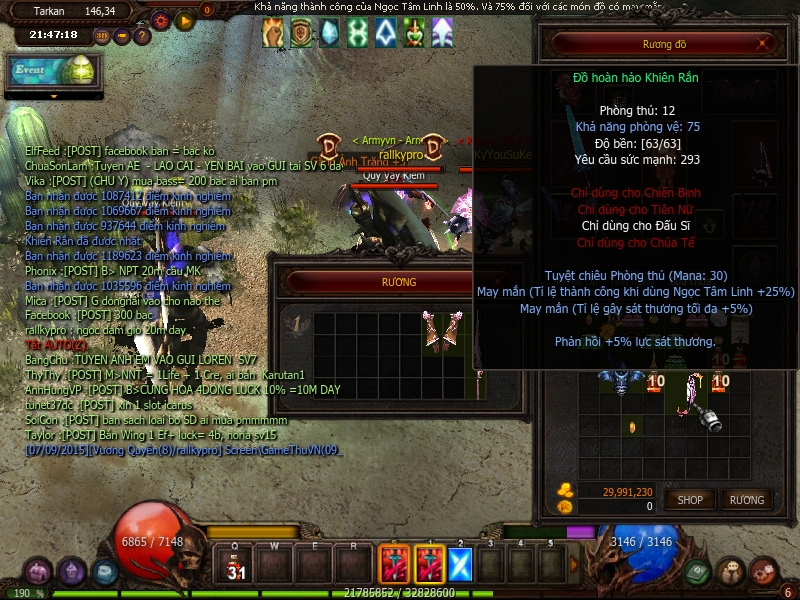Select the fist buff icon

pyautogui.click(x=273, y=33)
